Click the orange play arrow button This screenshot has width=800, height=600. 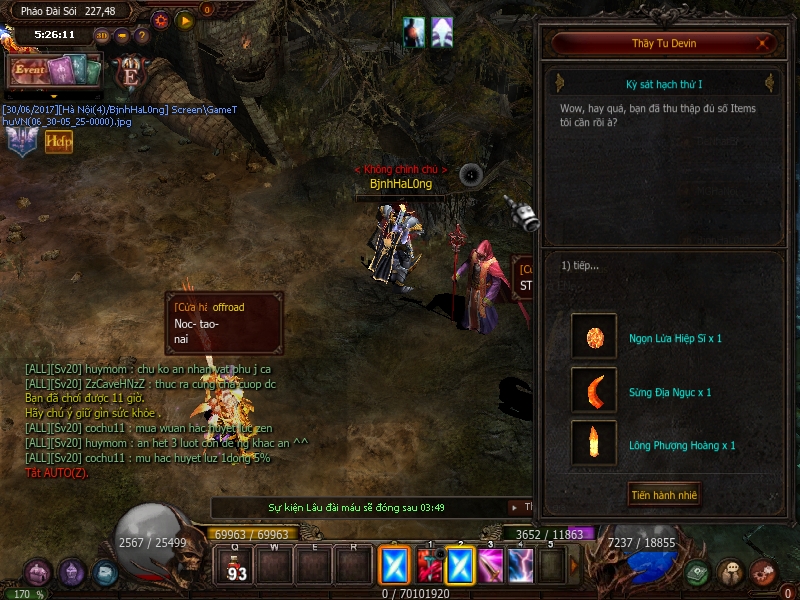click(185, 19)
